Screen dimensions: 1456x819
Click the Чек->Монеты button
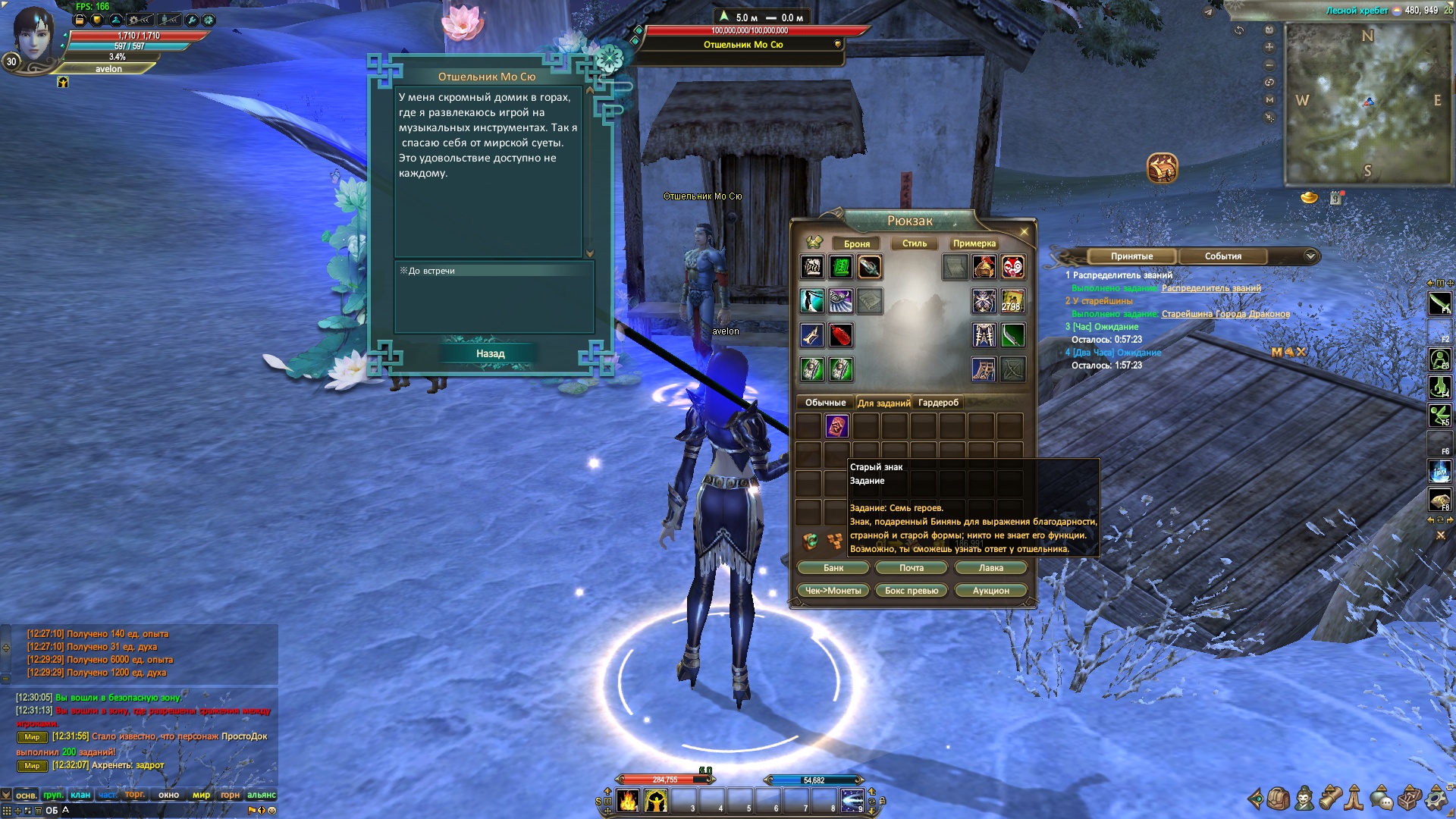tap(833, 591)
